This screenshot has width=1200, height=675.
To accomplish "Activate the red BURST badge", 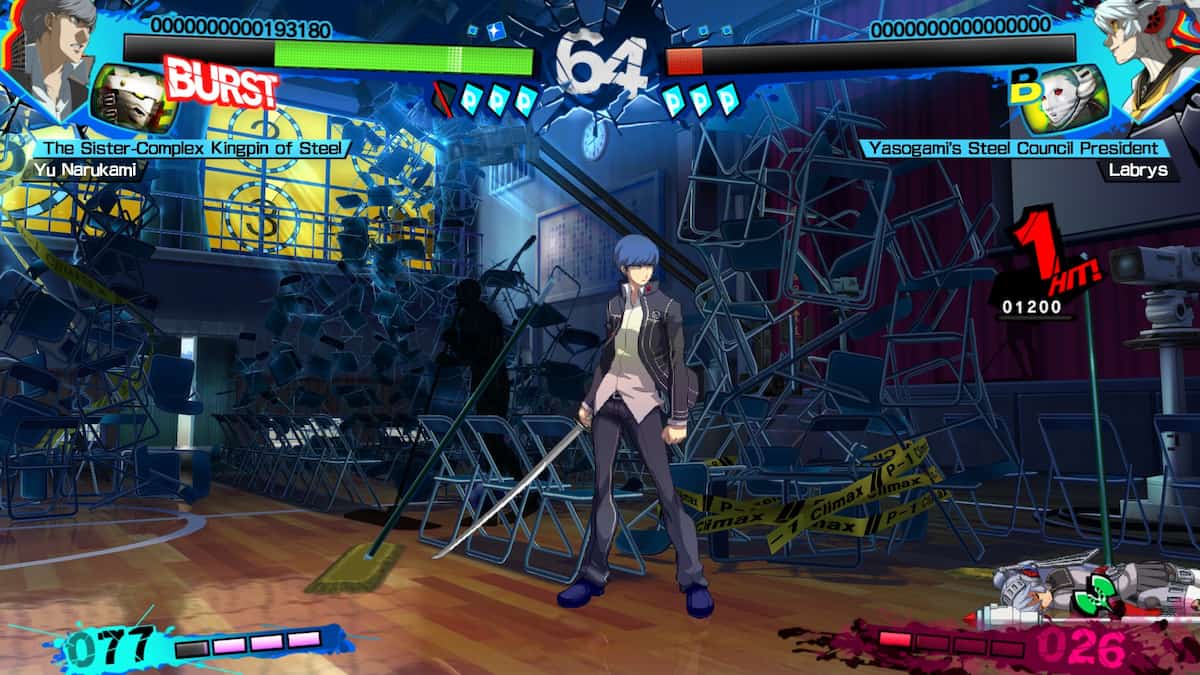I will [220, 84].
